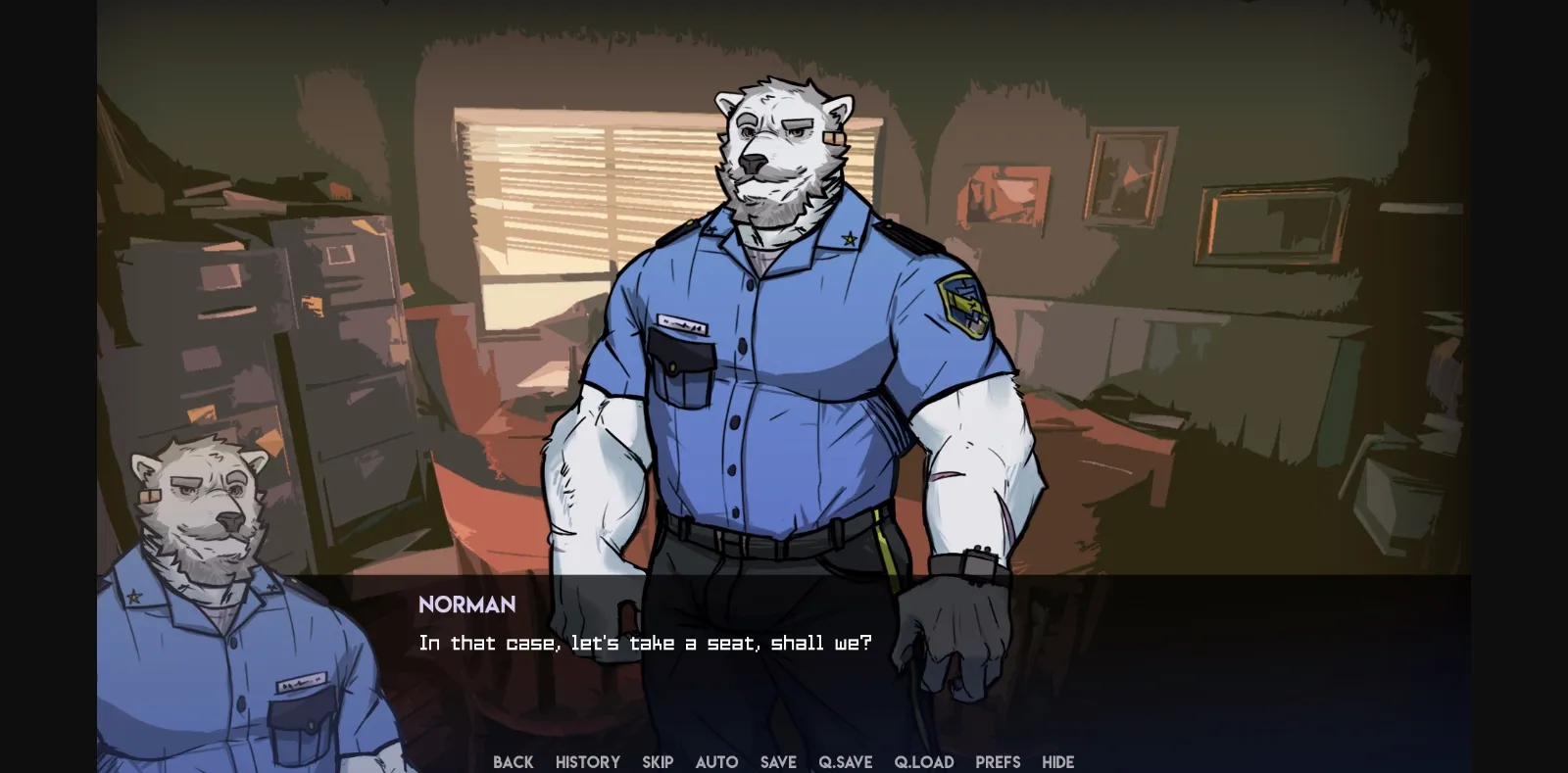
Task: Enable SKIP mode
Action: click(x=658, y=762)
